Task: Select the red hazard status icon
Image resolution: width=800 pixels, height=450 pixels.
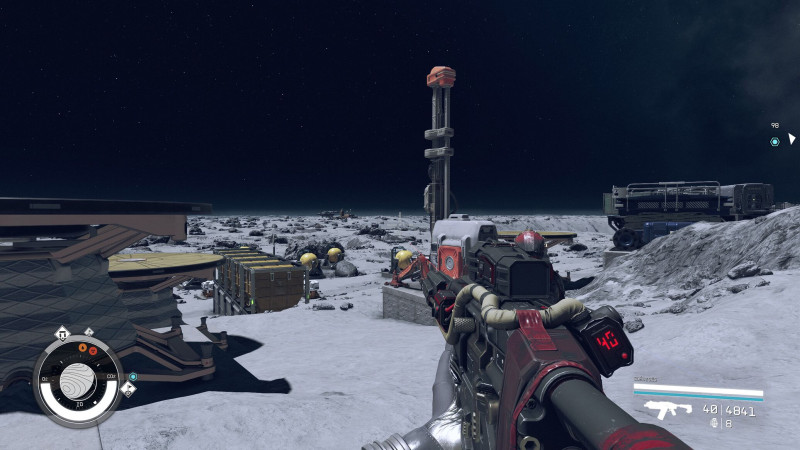Action: click(x=93, y=351)
